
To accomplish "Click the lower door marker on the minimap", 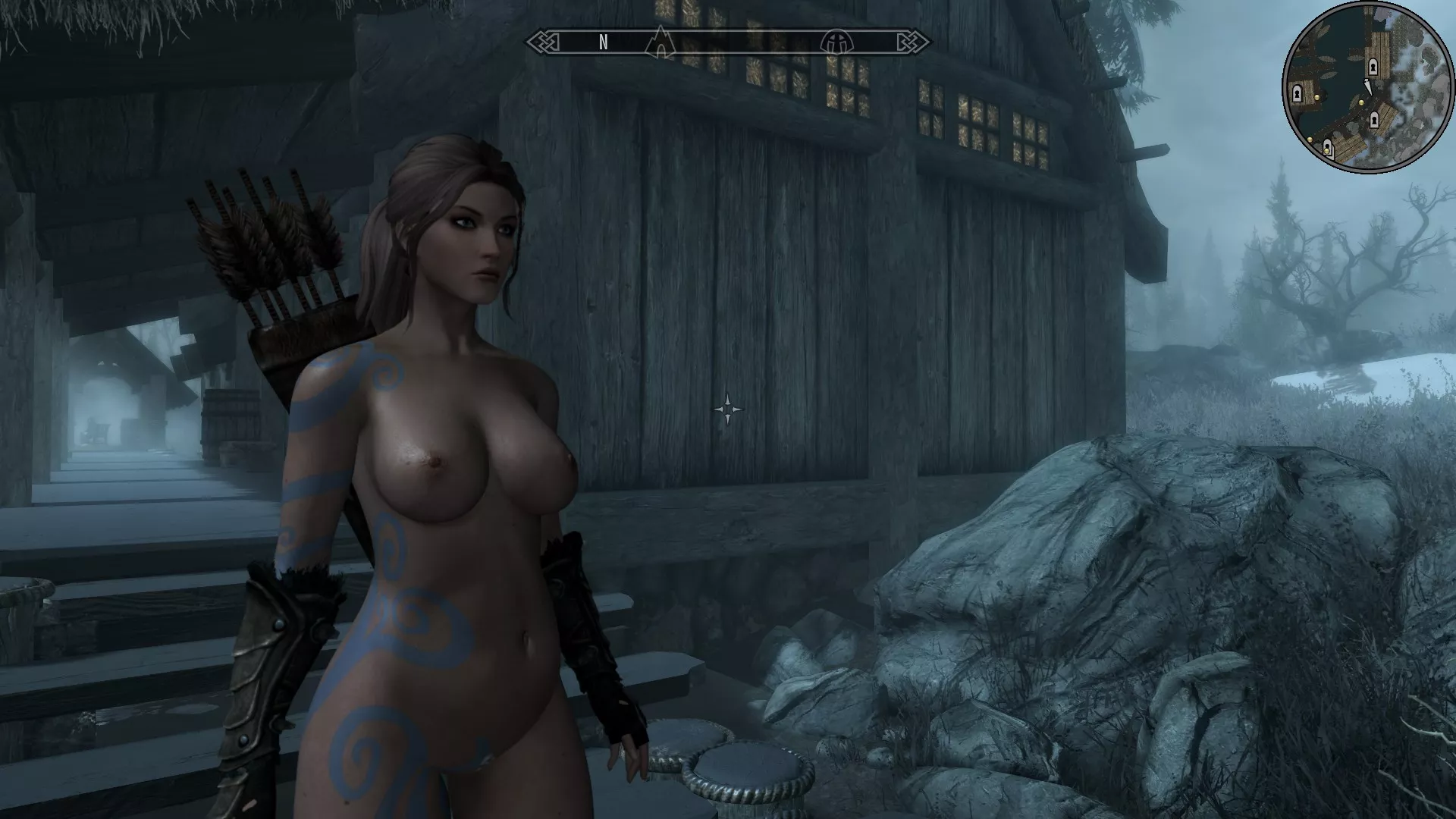I will point(1373,121).
